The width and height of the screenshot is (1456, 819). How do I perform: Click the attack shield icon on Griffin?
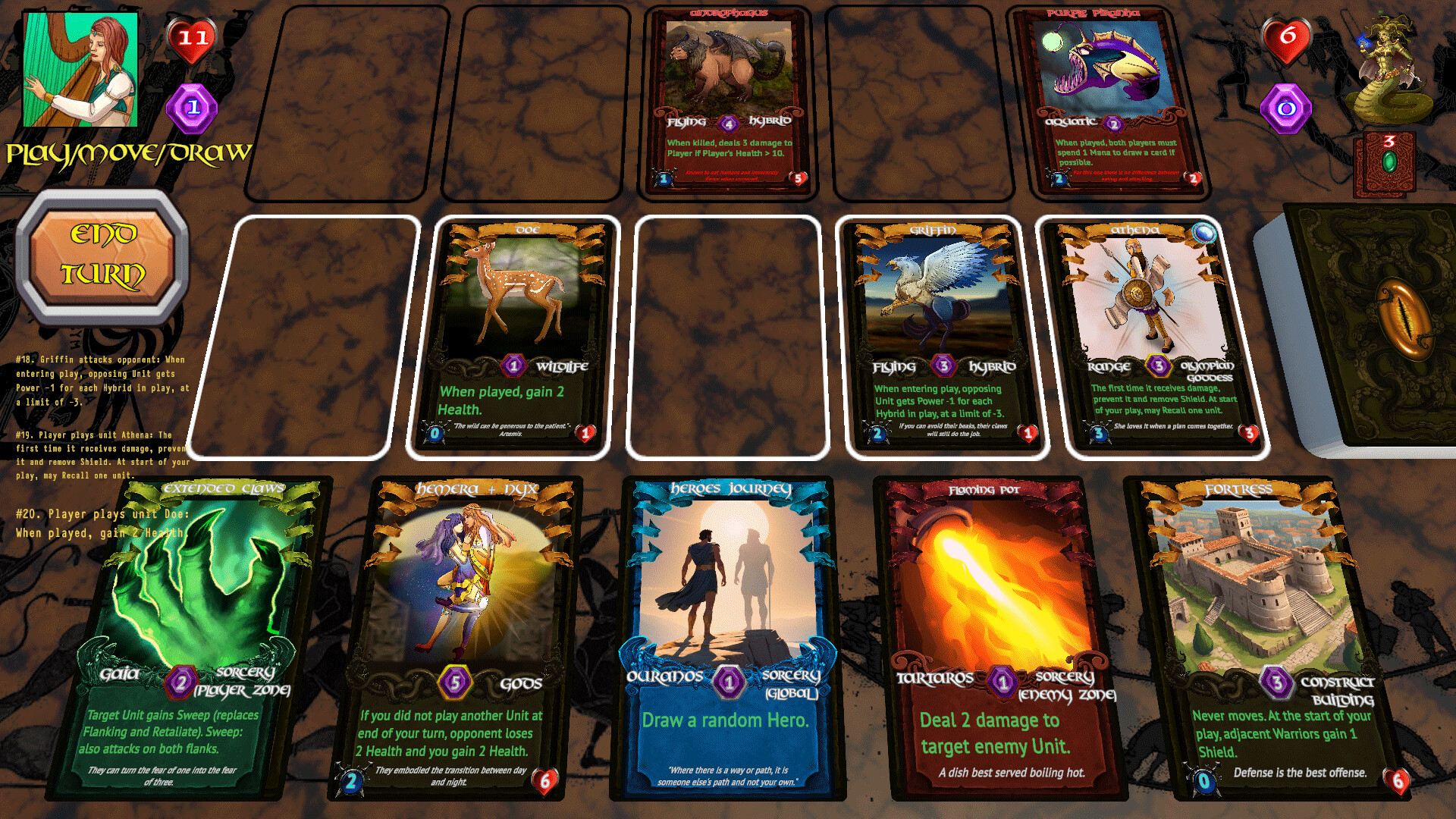877,432
